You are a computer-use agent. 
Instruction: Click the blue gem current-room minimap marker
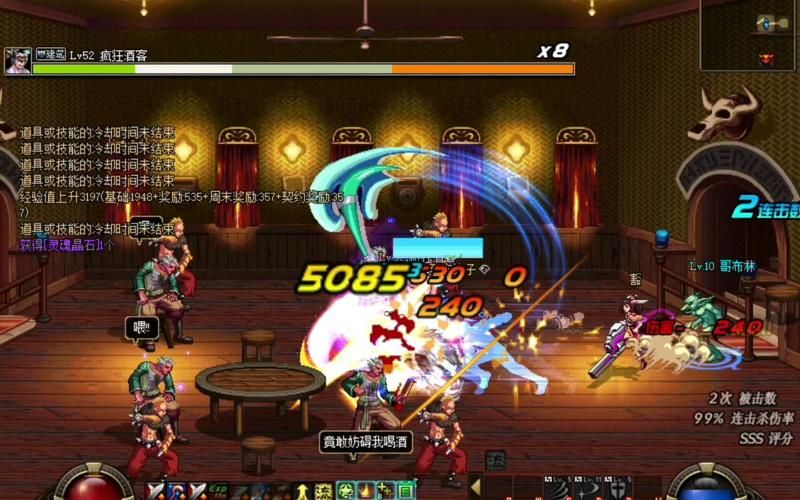(767, 22)
